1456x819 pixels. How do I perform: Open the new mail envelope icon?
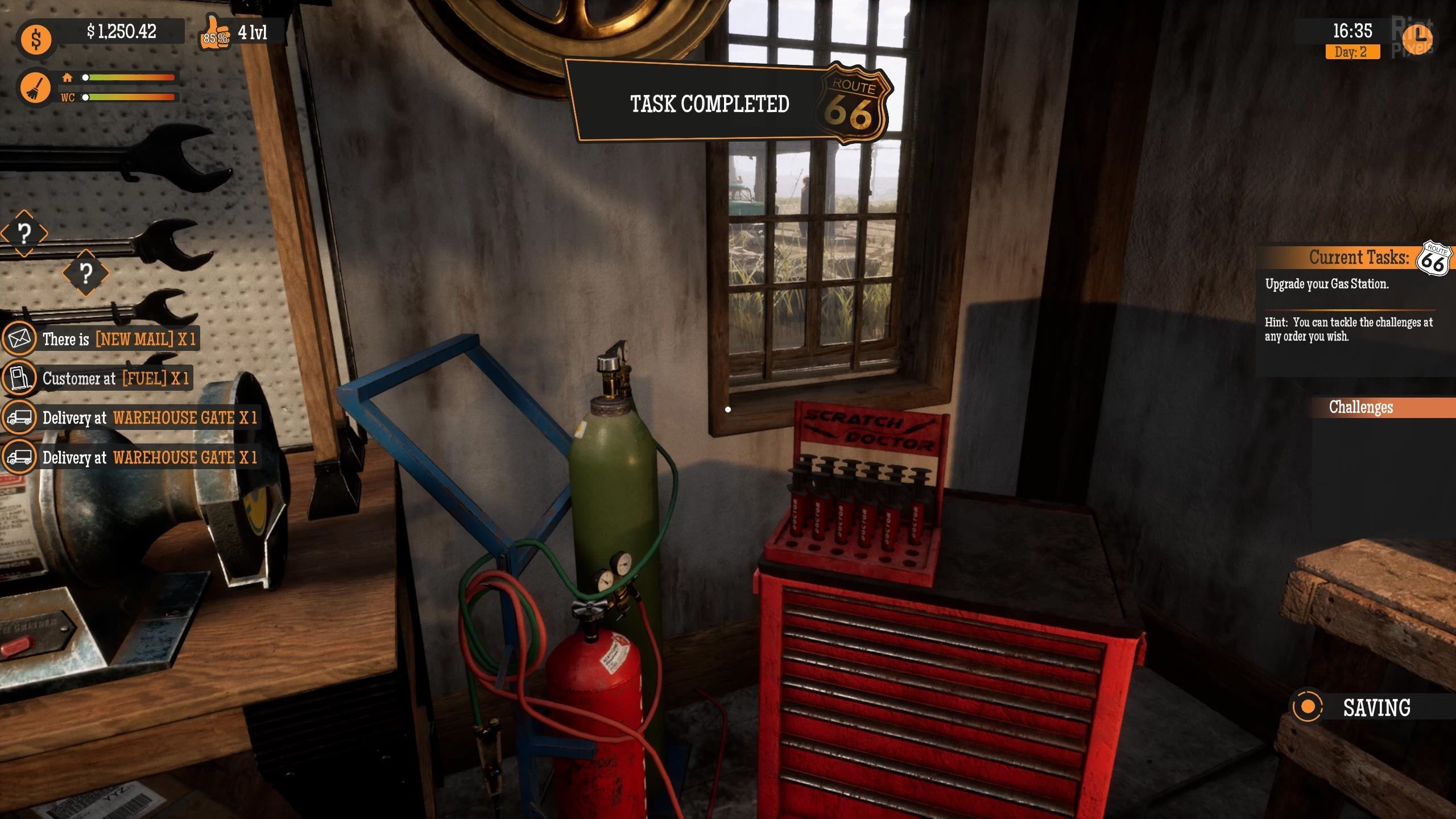click(20, 338)
